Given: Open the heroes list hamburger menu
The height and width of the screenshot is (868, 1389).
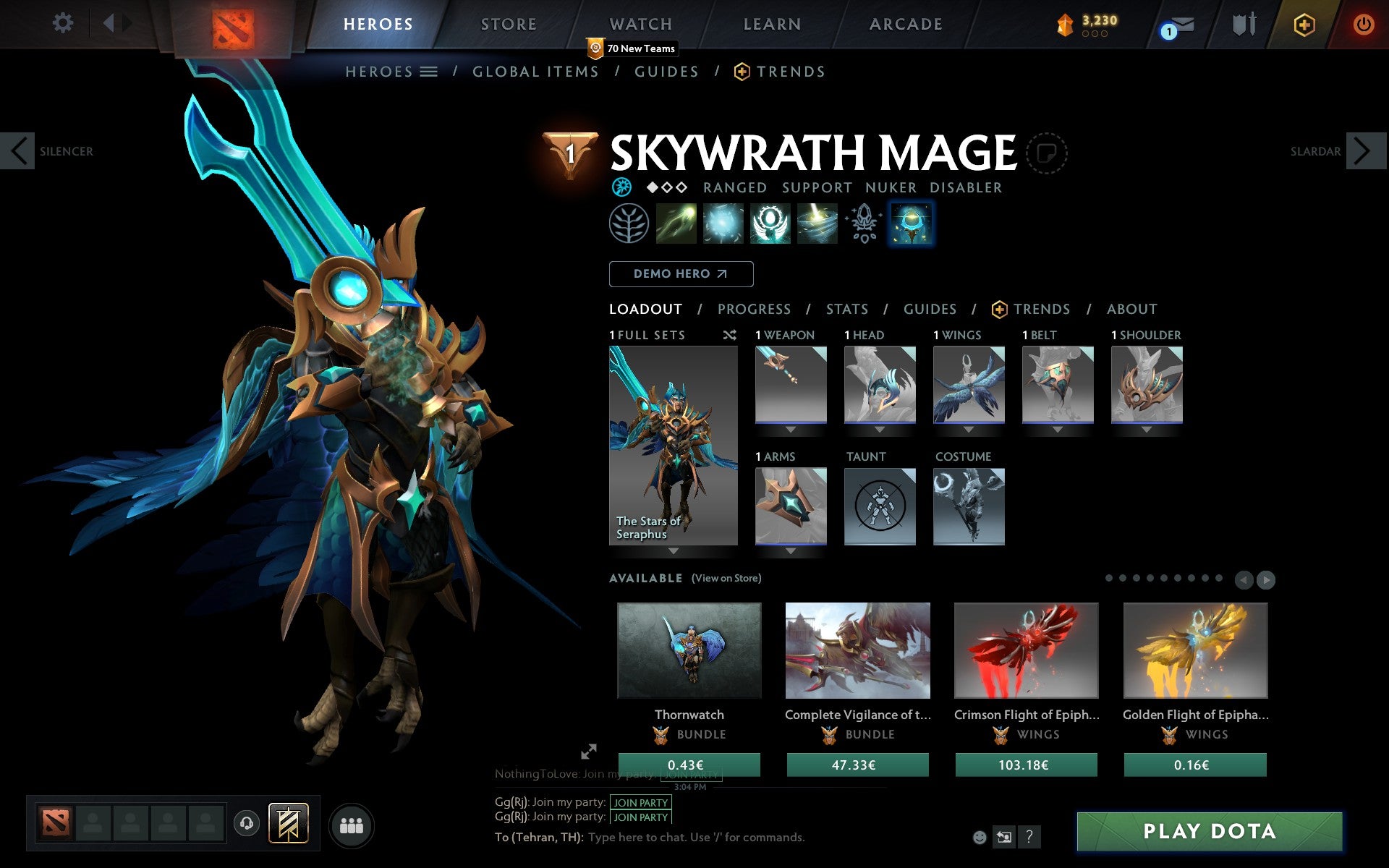Looking at the screenshot, I should 428,72.
